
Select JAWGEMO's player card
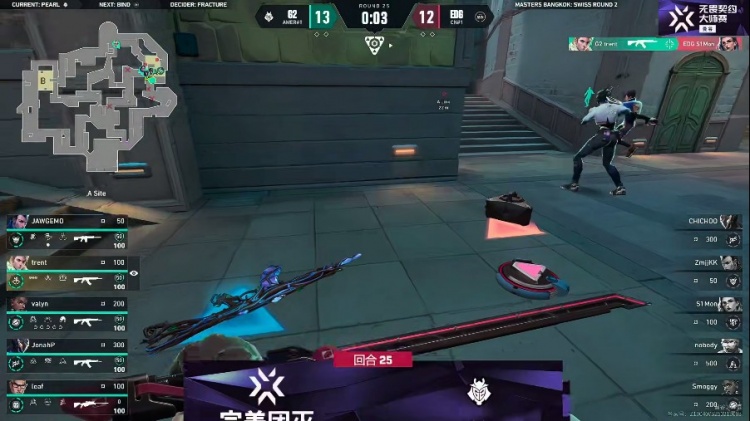pyautogui.click(x=67, y=231)
